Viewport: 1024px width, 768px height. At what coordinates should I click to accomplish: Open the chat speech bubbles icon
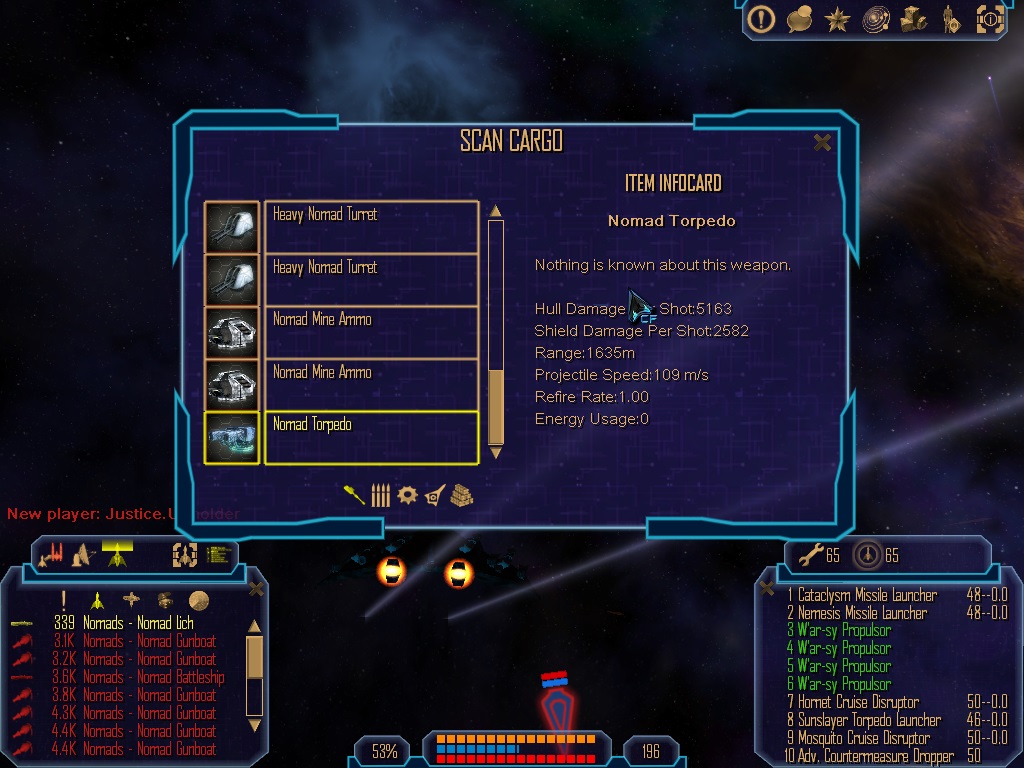pos(799,19)
